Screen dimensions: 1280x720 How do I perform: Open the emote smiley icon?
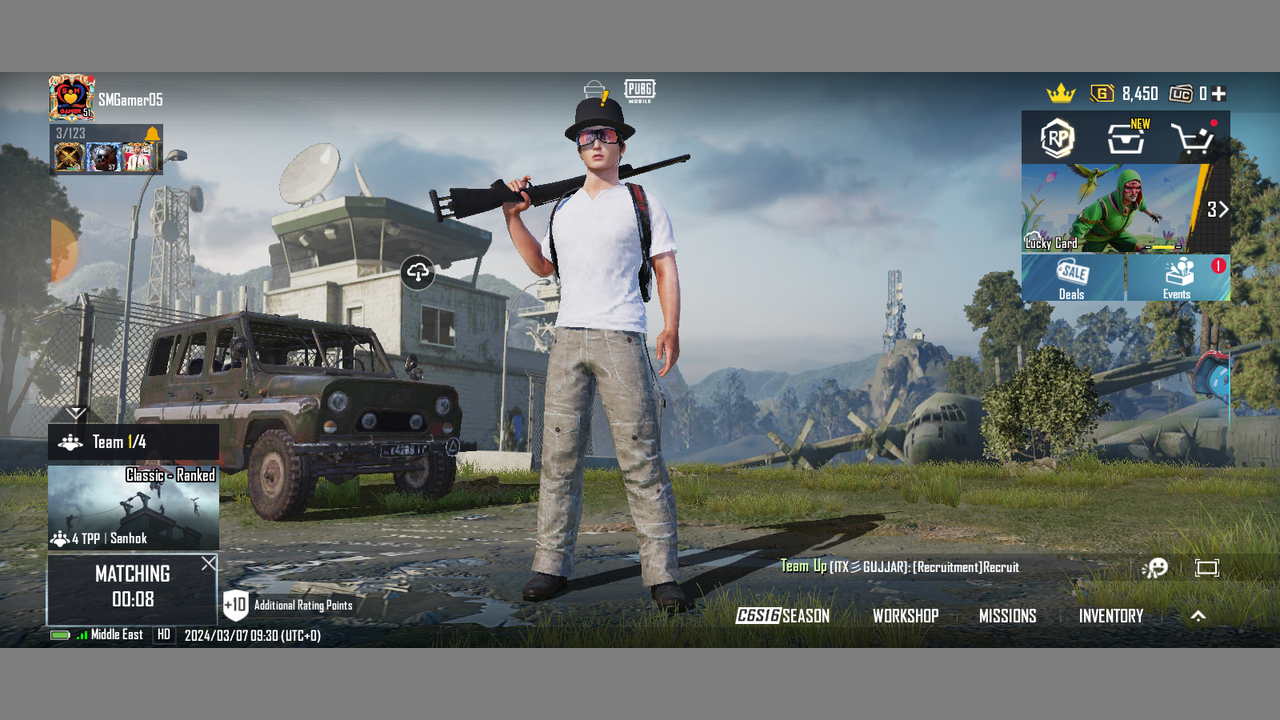pos(1155,568)
